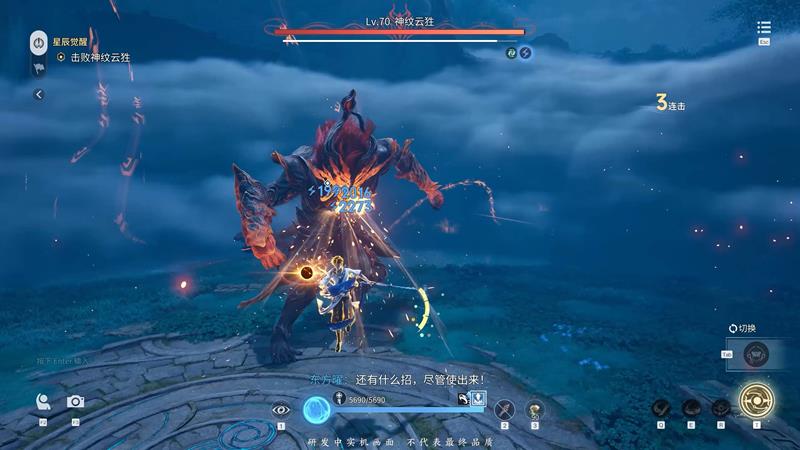This screenshot has width=800, height=450.
Task: Open the camera photo mode
Action: click(x=75, y=401)
